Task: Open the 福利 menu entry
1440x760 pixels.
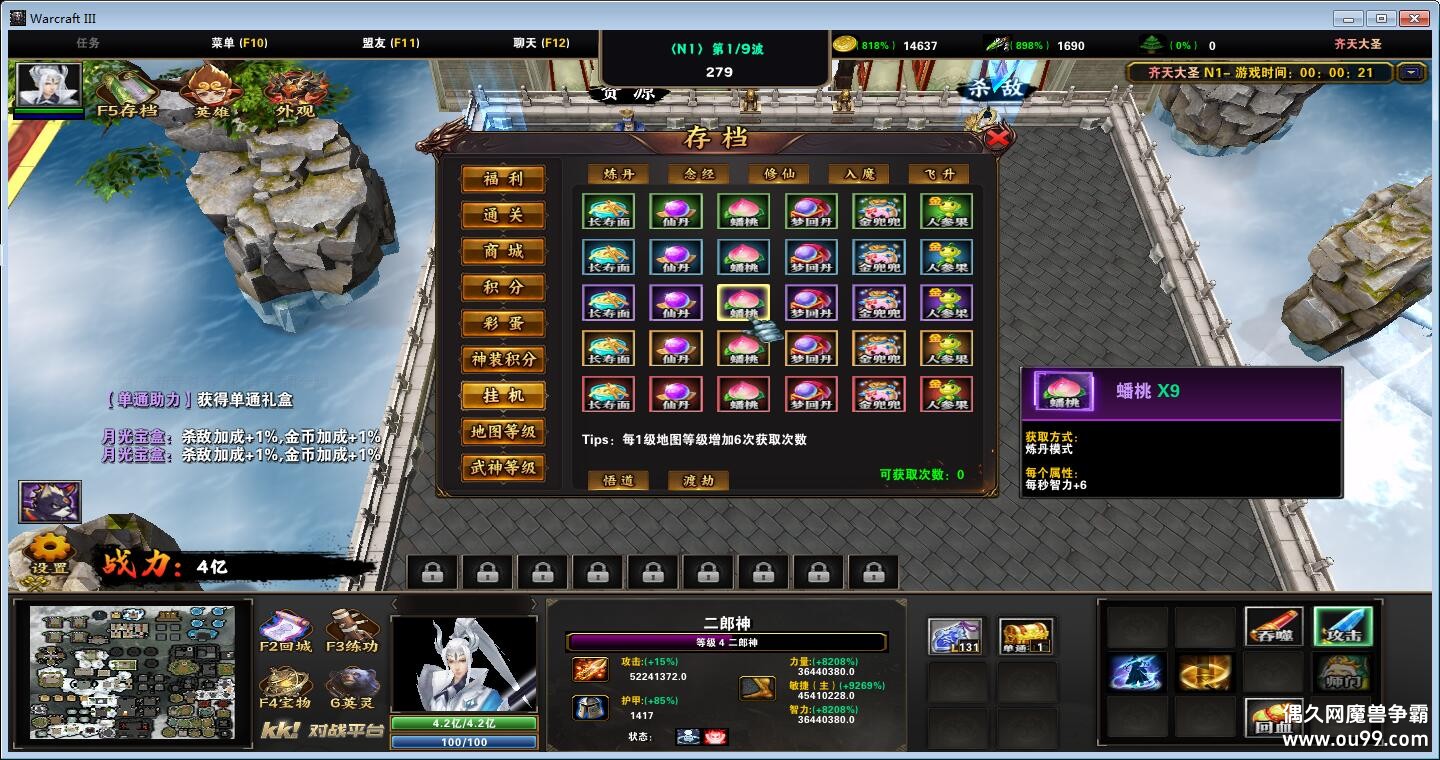Action: pyautogui.click(x=503, y=179)
